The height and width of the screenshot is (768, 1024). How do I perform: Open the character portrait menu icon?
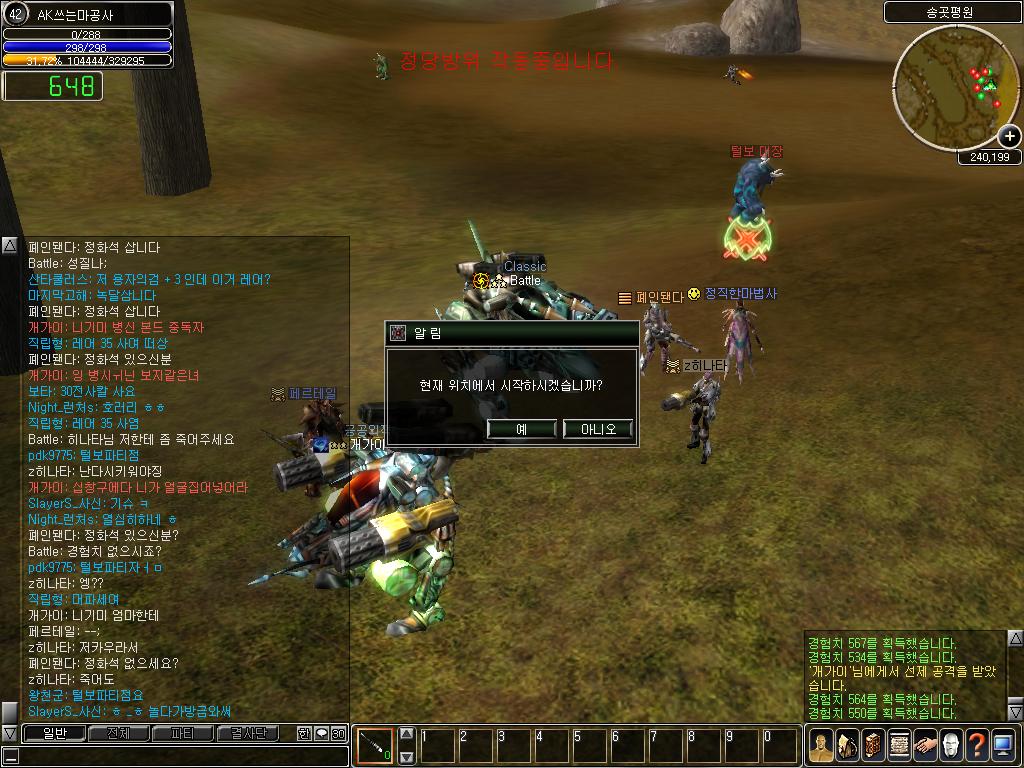[820, 745]
